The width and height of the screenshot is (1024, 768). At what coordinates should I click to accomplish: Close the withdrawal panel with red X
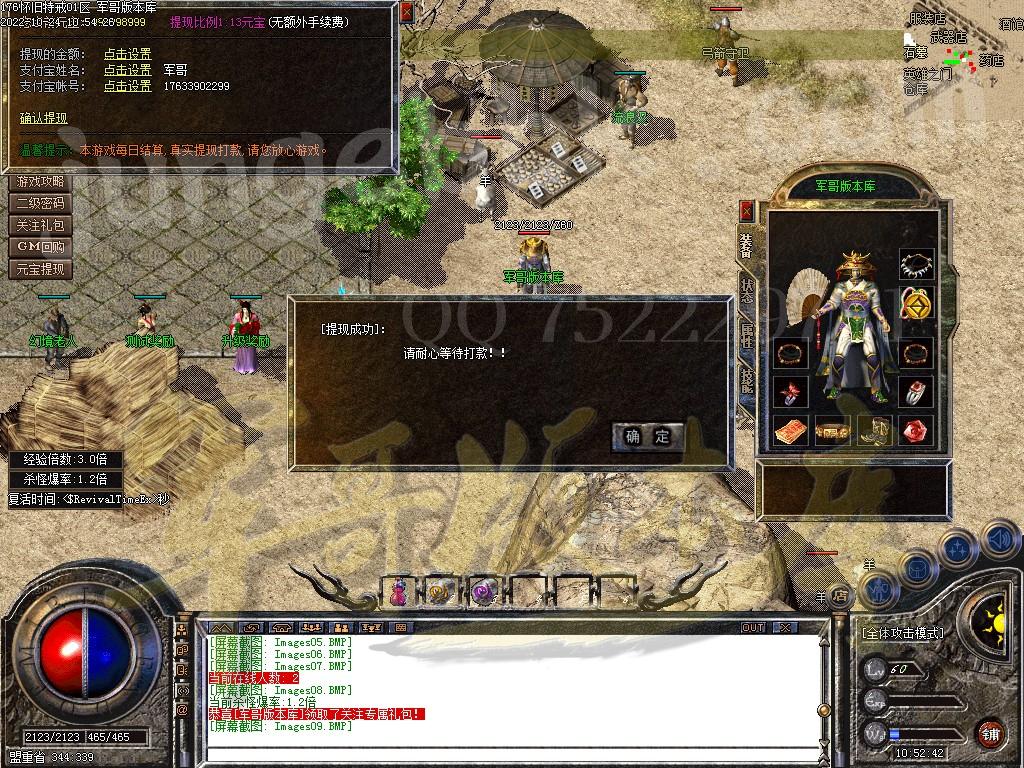click(406, 14)
